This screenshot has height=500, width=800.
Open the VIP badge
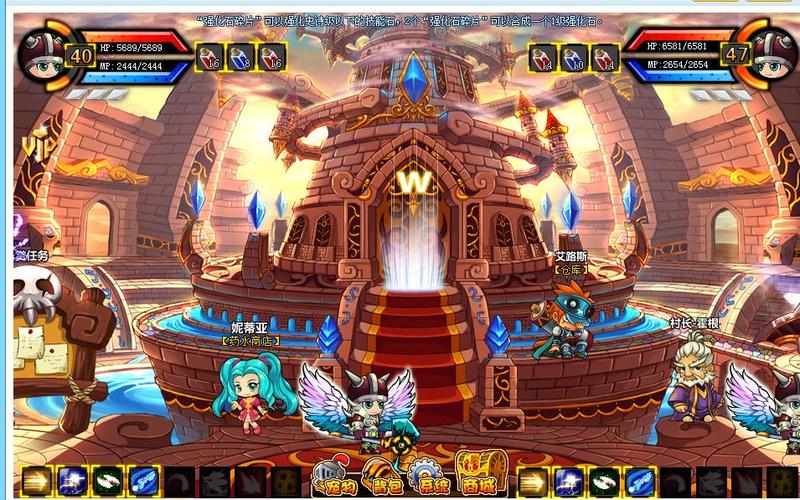pyautogui.click(x=40, y=147)
